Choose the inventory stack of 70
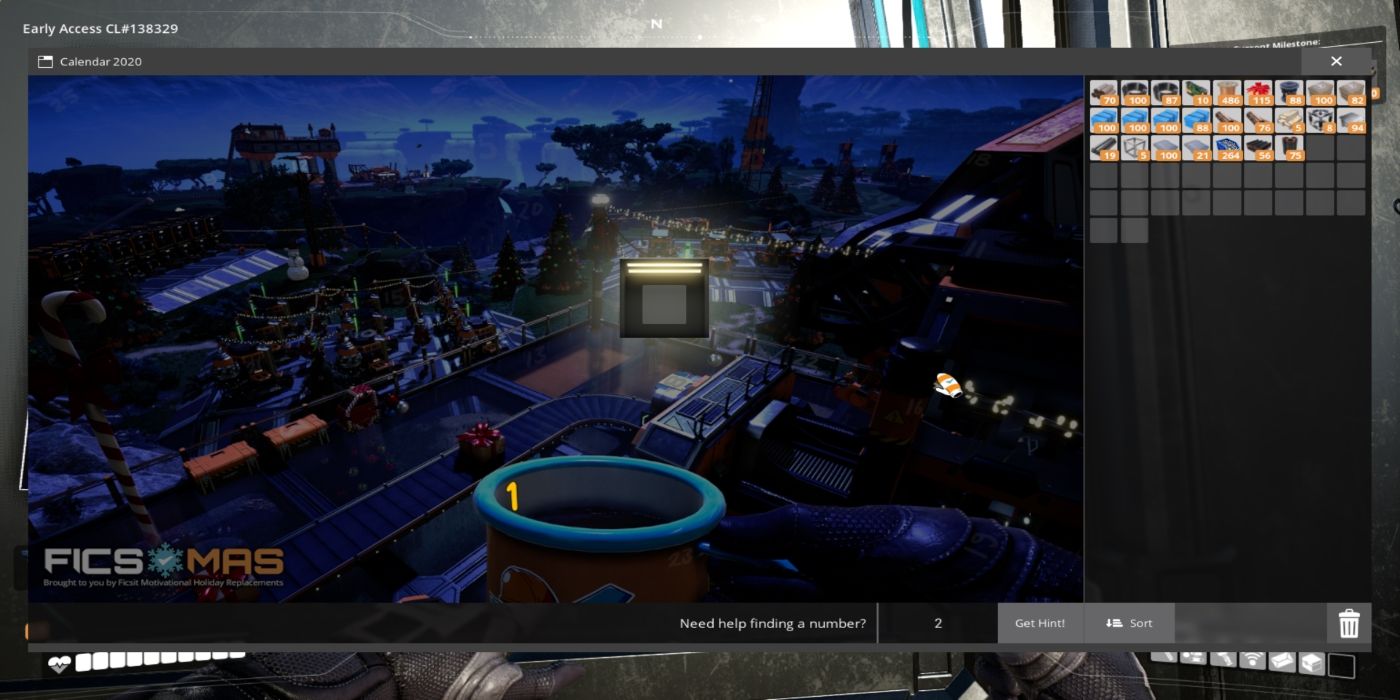Screen dimensions: 1400x700 point(1104,94)
